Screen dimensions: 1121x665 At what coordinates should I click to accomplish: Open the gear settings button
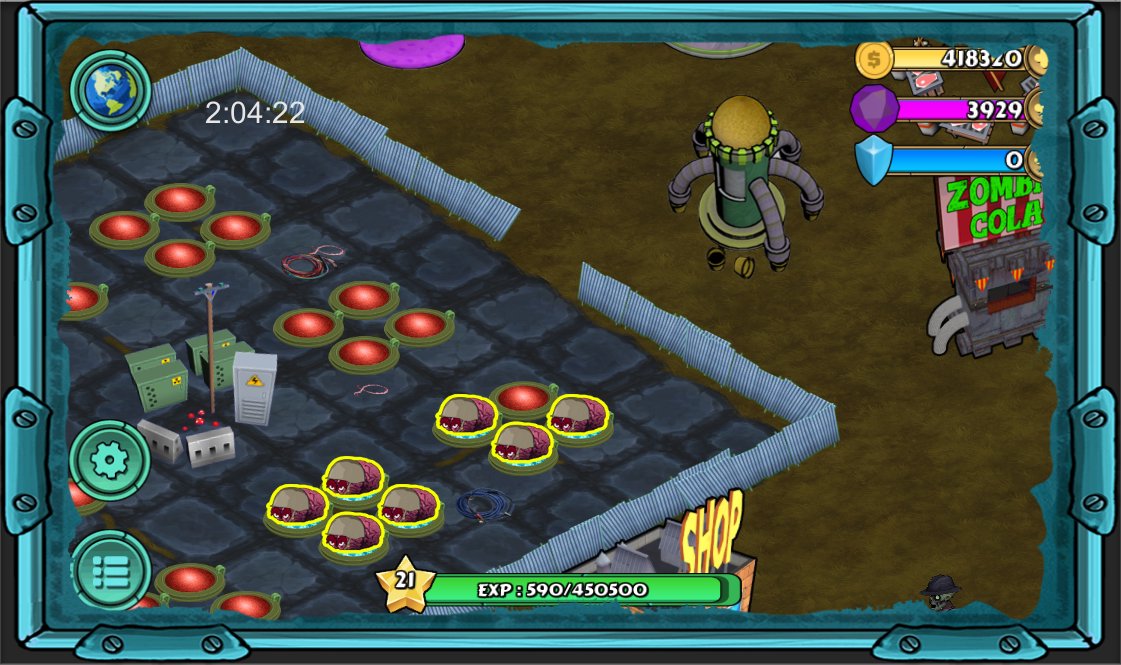[x=110, y=460]
